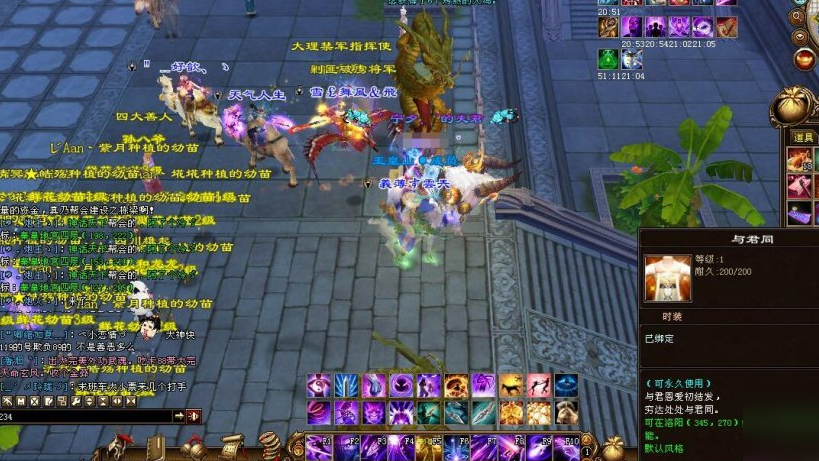Select the white robe costume icon in tooltip
The width and height of the screenshot is (819, 461).
[667, 279]
